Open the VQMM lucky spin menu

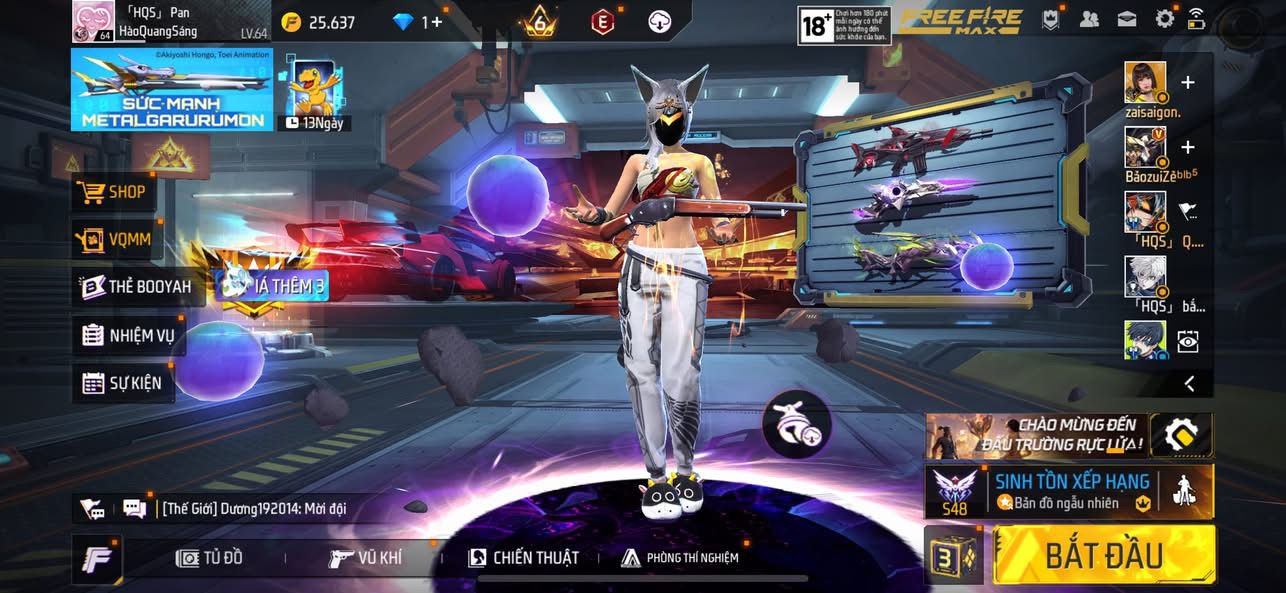tap(117, 239)
